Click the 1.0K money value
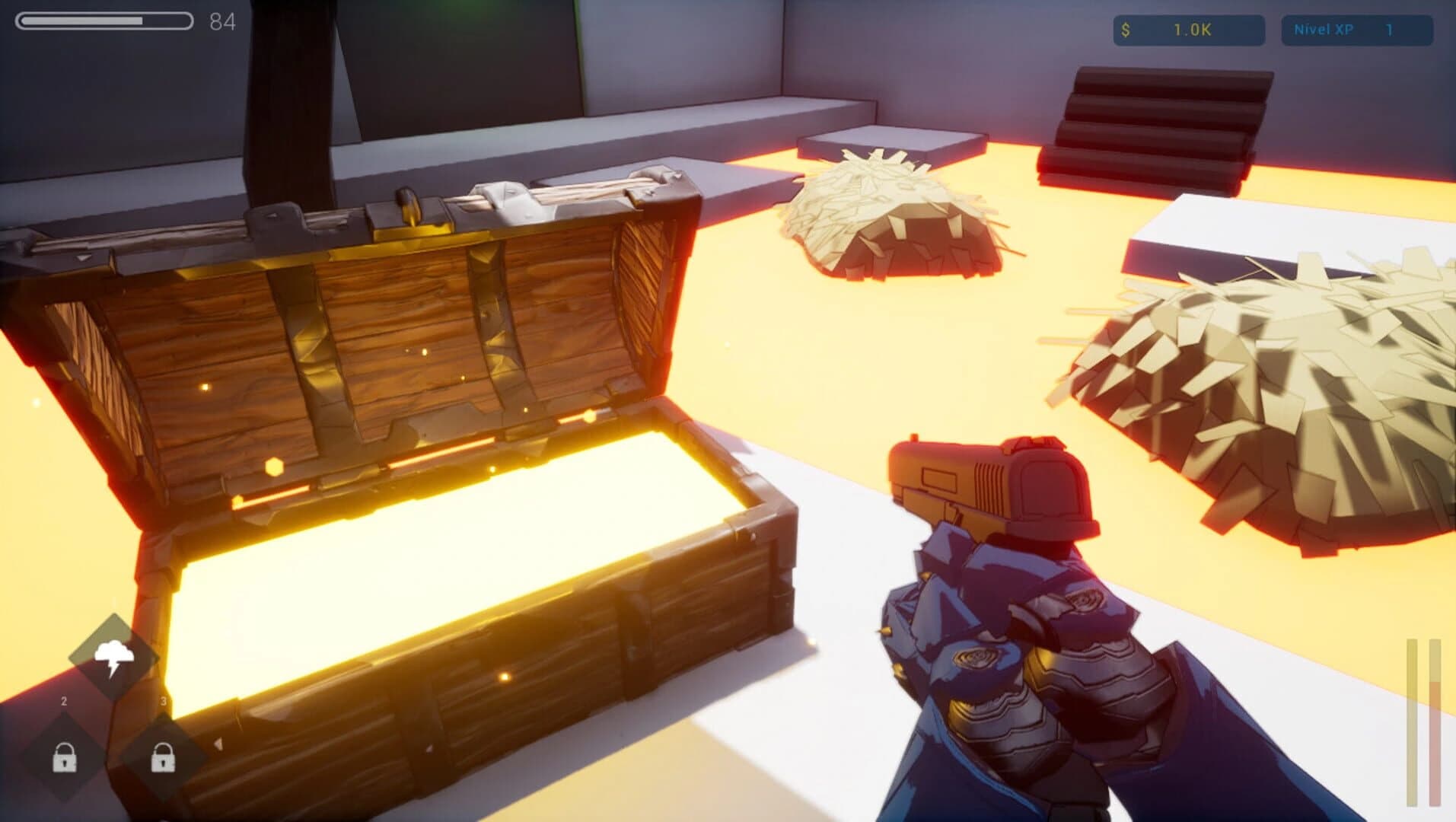This screenshot has width=1456, height=822. (x=1190, y=31)
